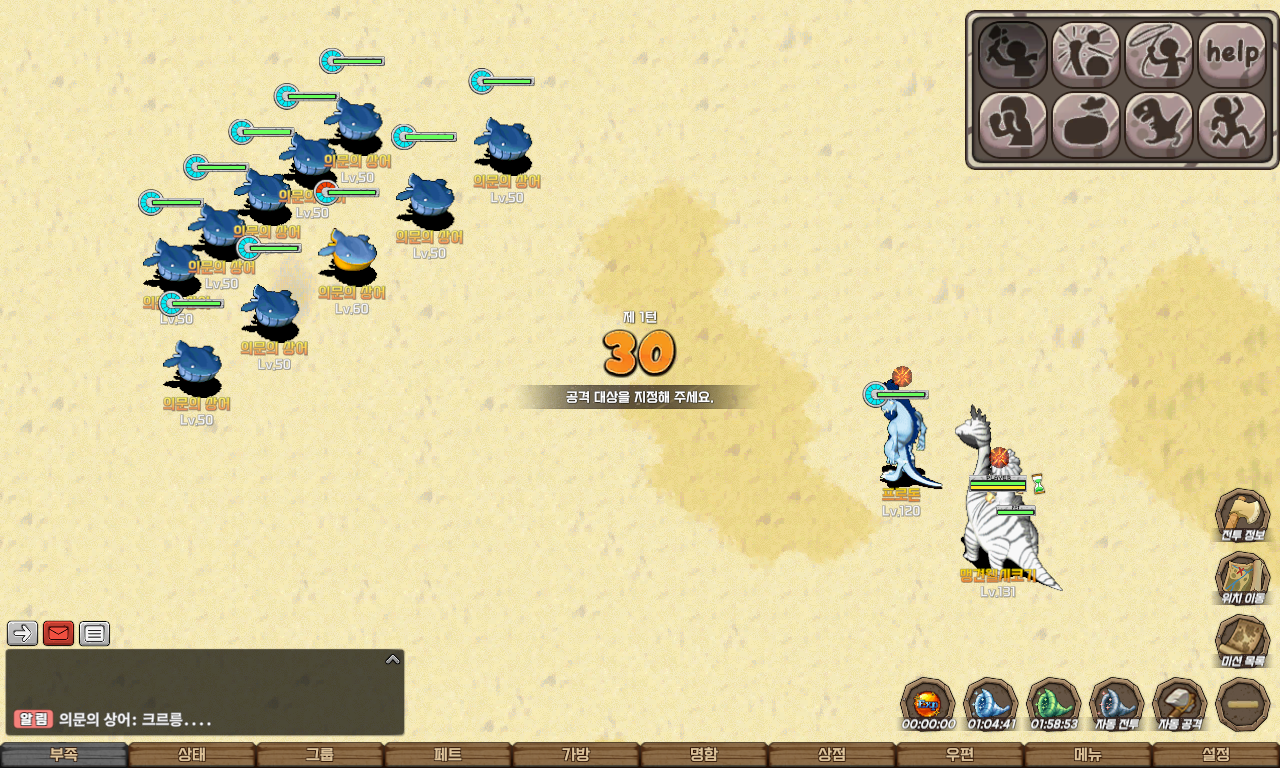1280x768 pixels.
Task: Collapse the round minus button
Action: (1242, 703)
